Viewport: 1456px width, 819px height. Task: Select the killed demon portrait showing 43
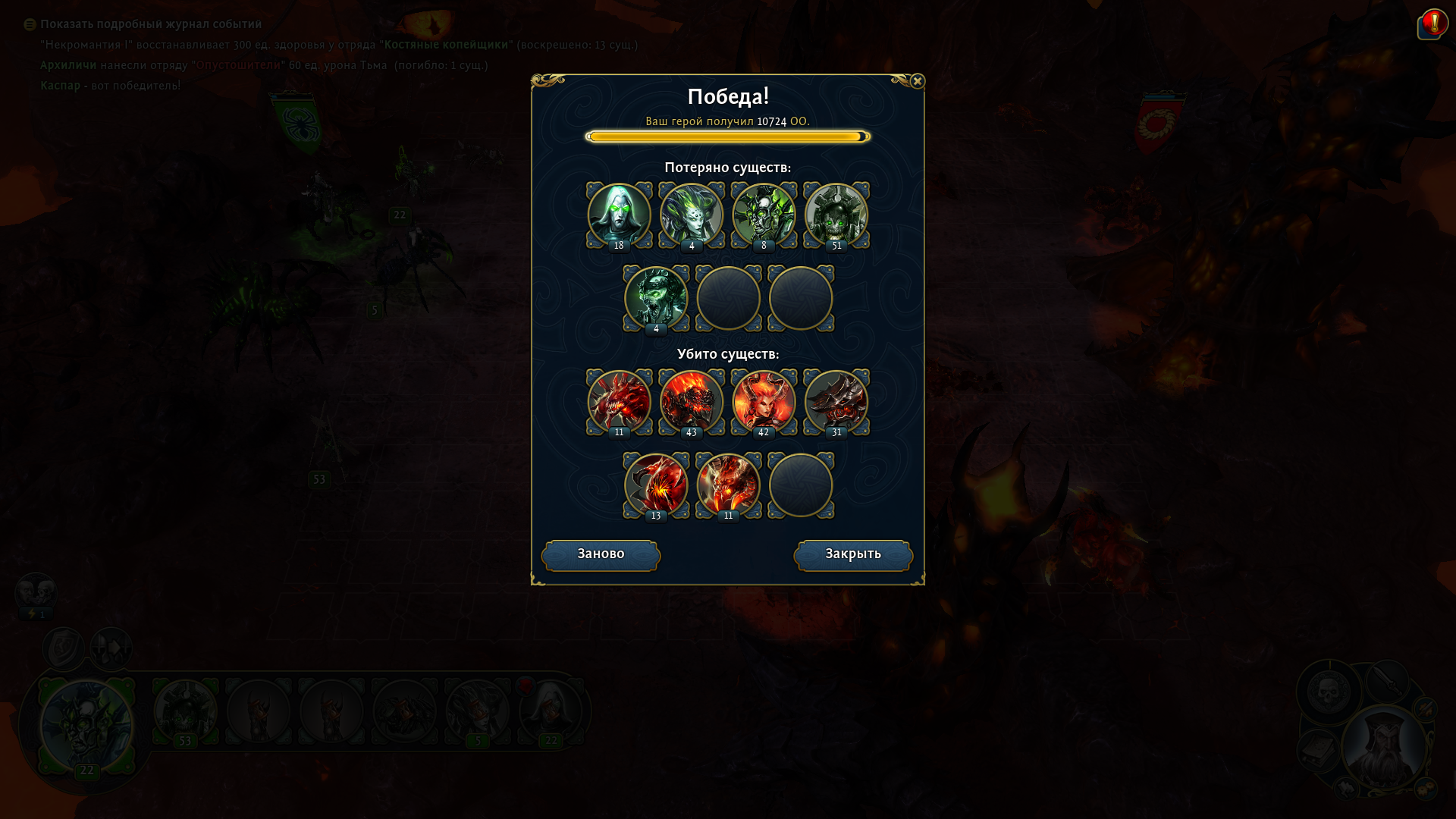point(692,402)
